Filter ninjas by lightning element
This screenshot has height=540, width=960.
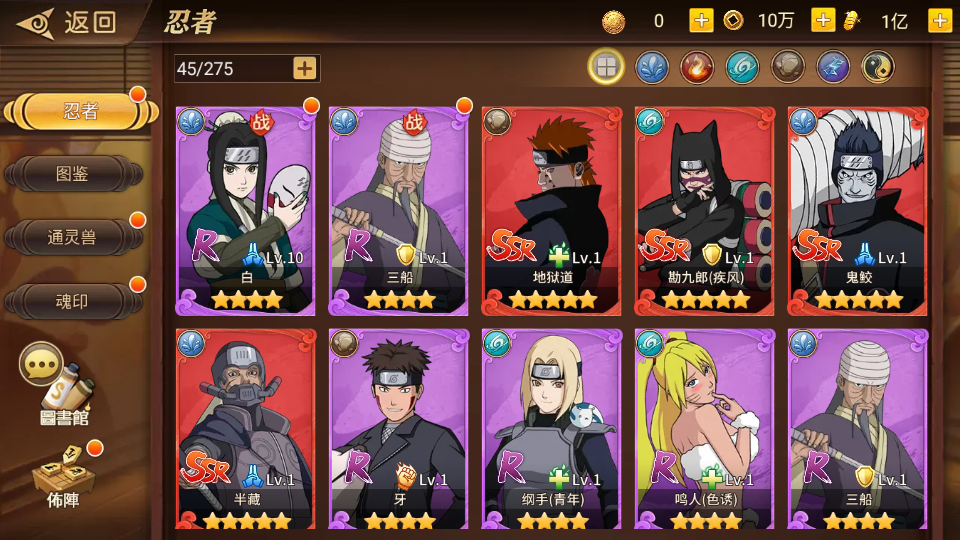[833, 67]
